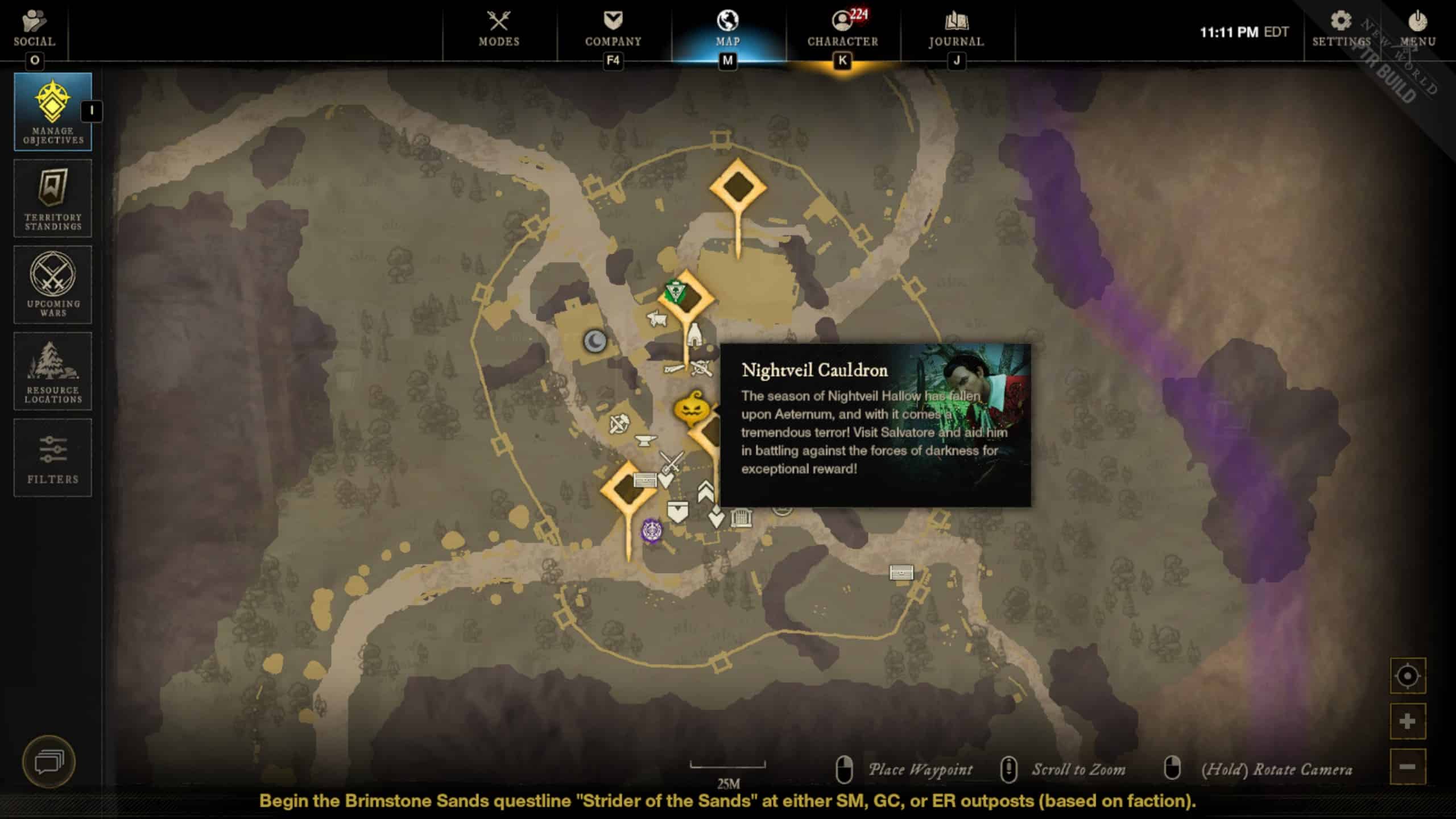Open the Territory Standings panel
The width and height of the screenshot is (1456, 819).
[x=53, y=198]
